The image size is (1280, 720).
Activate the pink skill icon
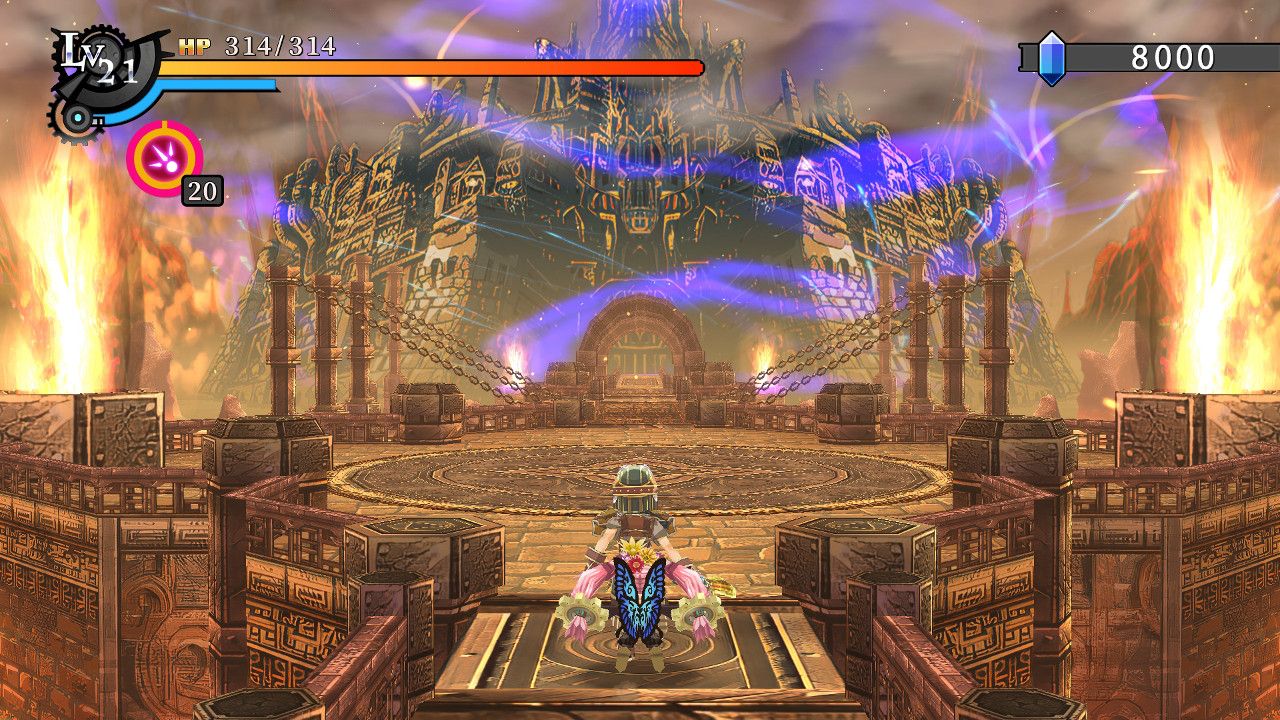164,157
